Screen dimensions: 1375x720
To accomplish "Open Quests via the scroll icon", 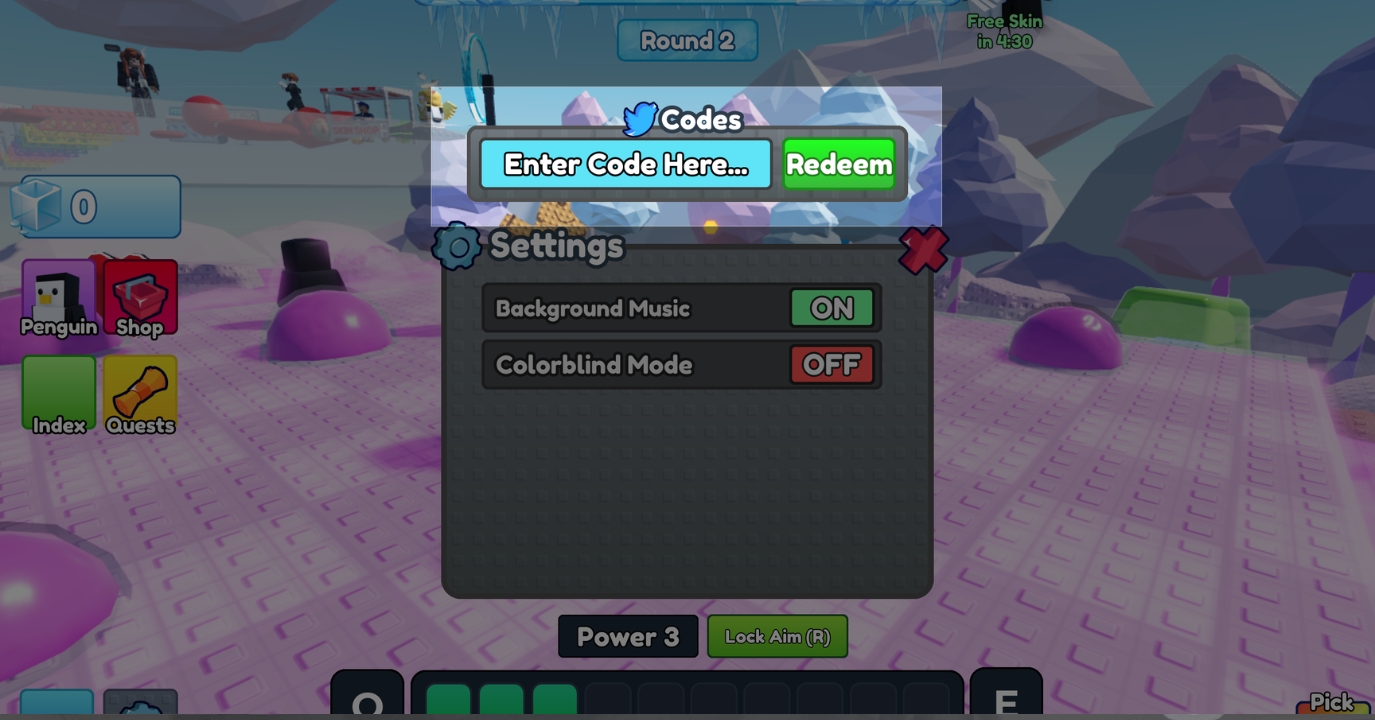I will tap(139, 393).
